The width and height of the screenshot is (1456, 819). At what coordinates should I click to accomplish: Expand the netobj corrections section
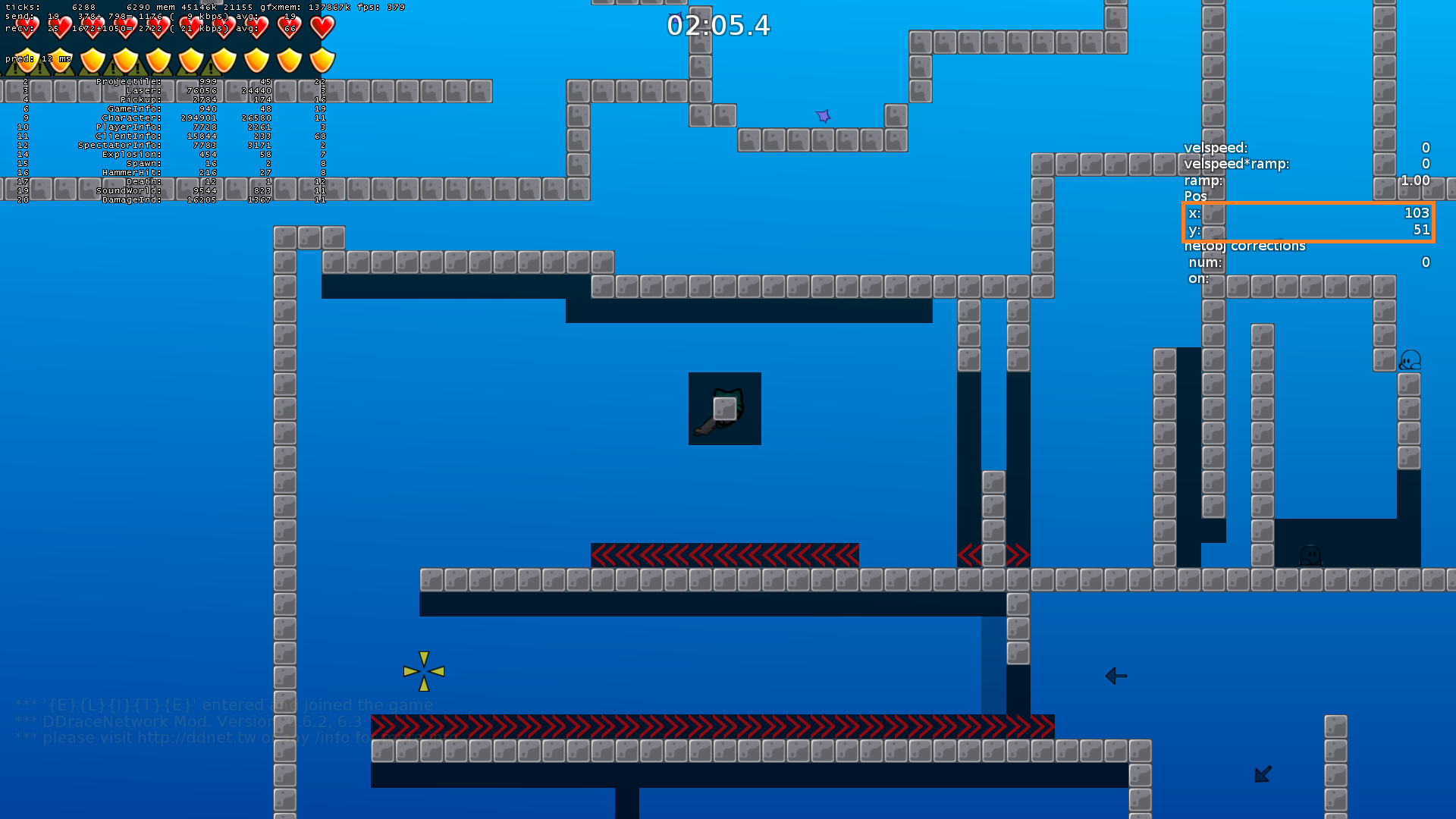pos(1244,246)
